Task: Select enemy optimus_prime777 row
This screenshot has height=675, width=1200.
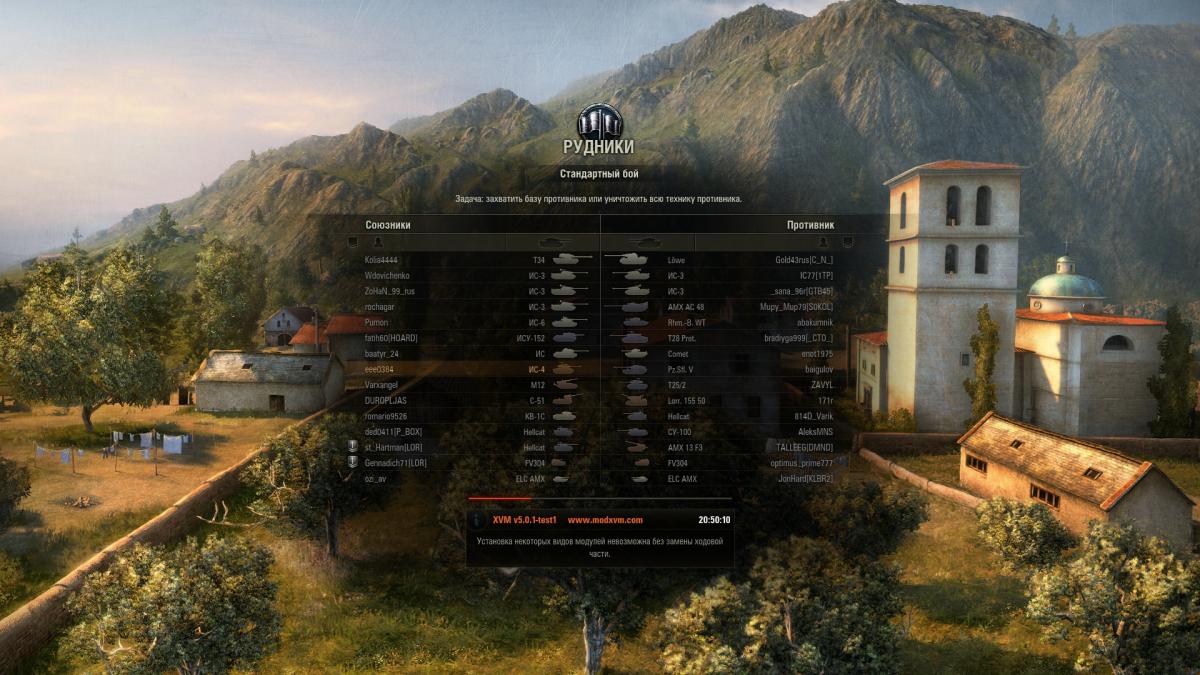Action: click(x=799, y=463)
